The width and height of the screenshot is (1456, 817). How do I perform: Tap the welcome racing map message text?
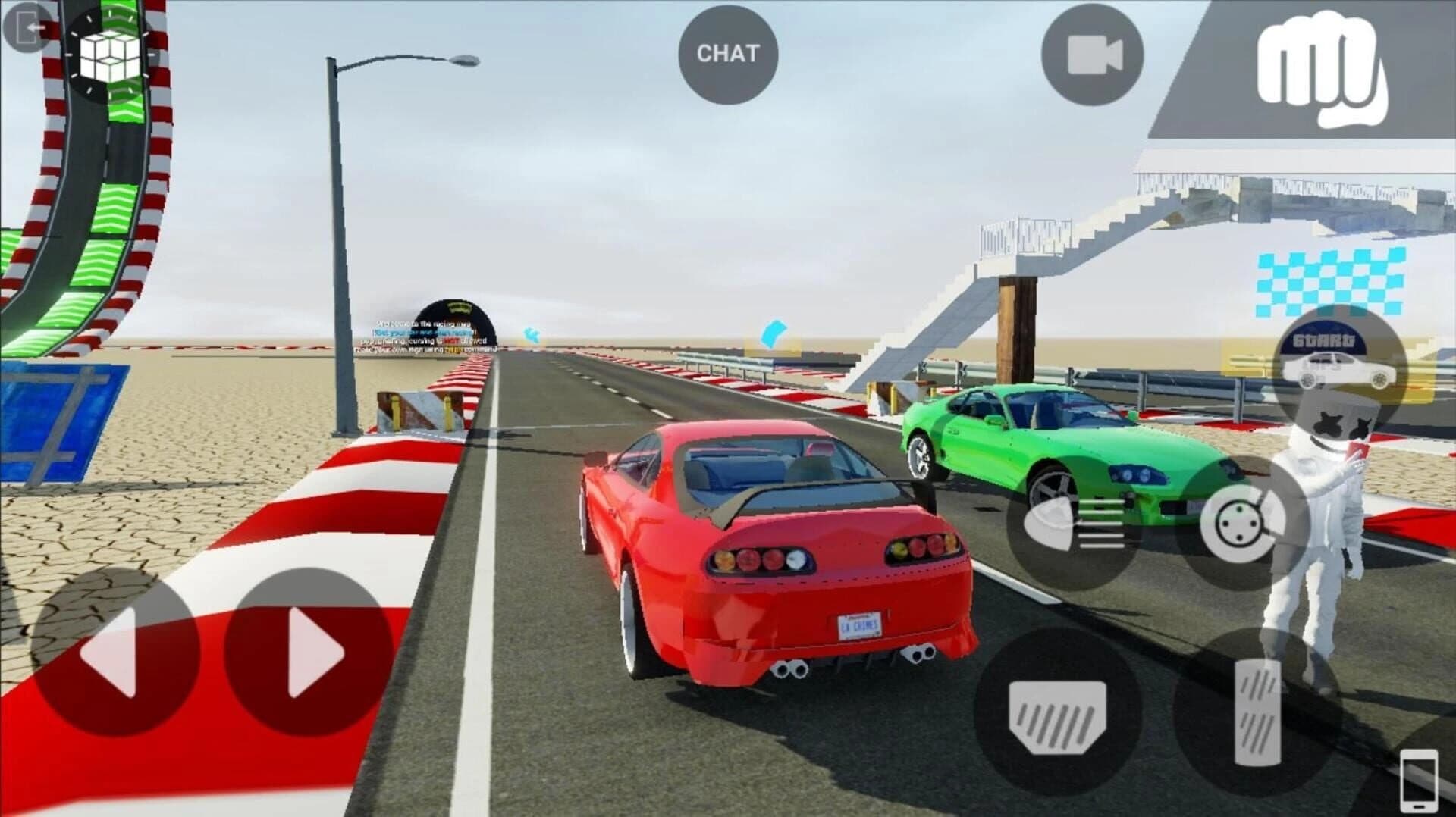tap(425, 324)
